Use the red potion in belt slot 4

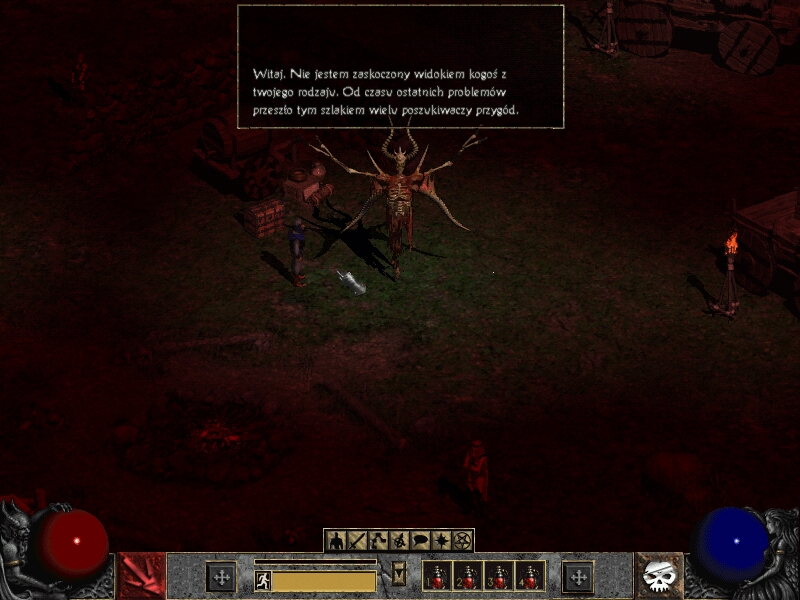pyautogui.click(x=530, y=577)
